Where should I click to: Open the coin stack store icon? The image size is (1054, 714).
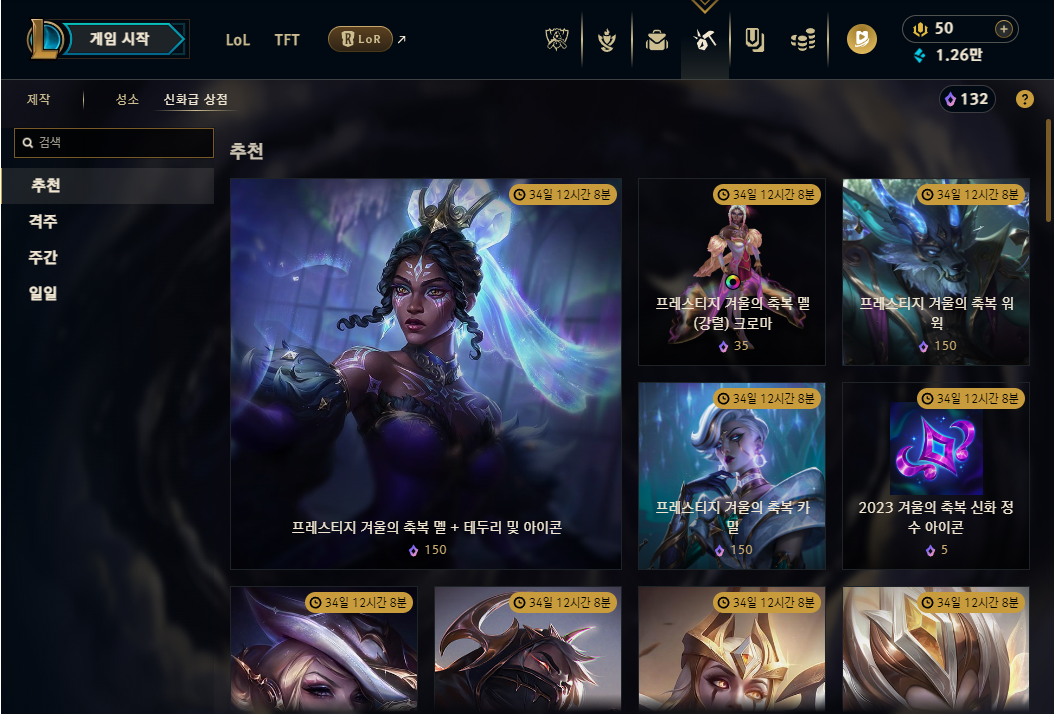coord(802,40)
